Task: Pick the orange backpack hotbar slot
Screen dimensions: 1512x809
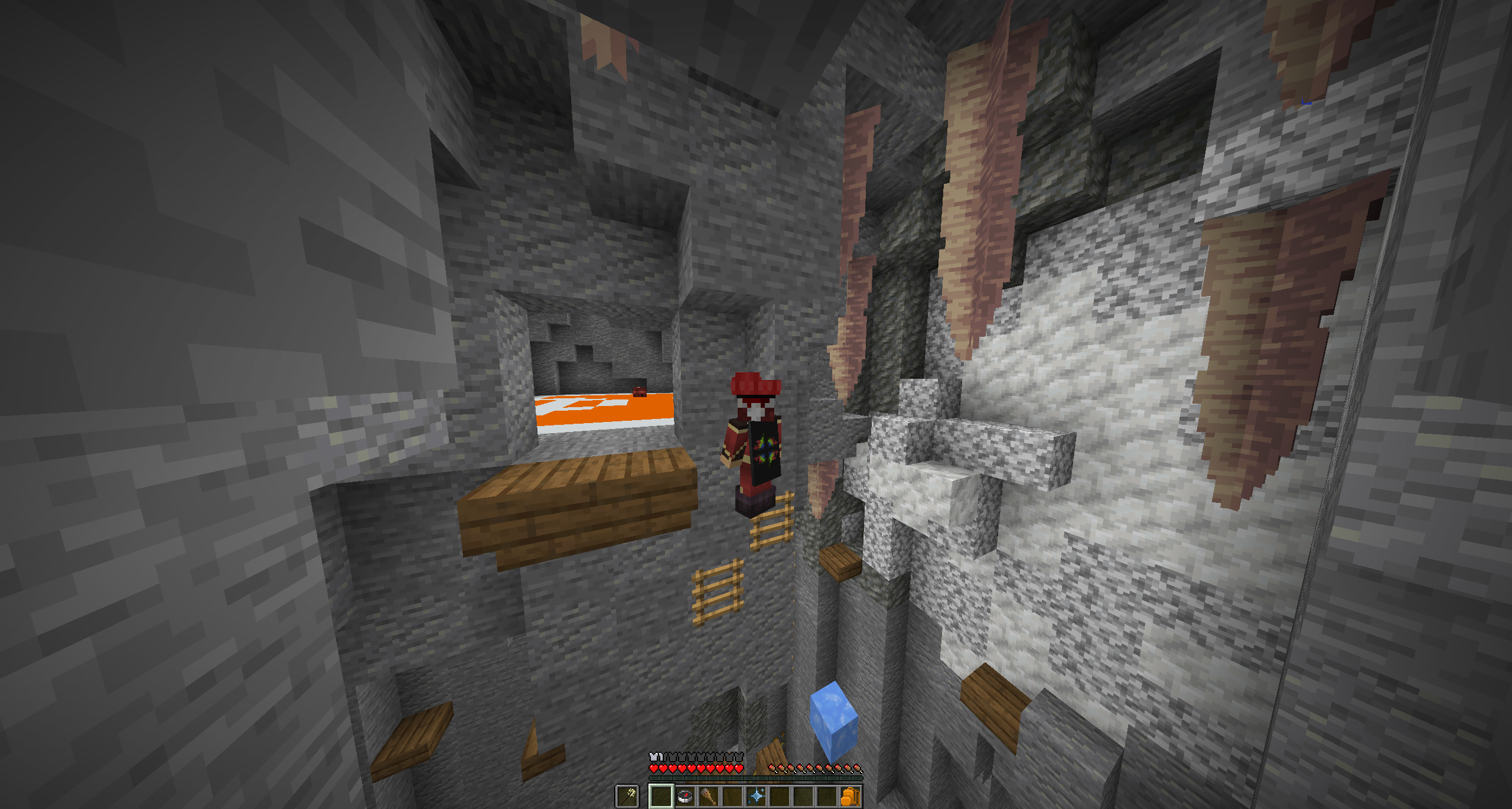Action: point(850,797)
